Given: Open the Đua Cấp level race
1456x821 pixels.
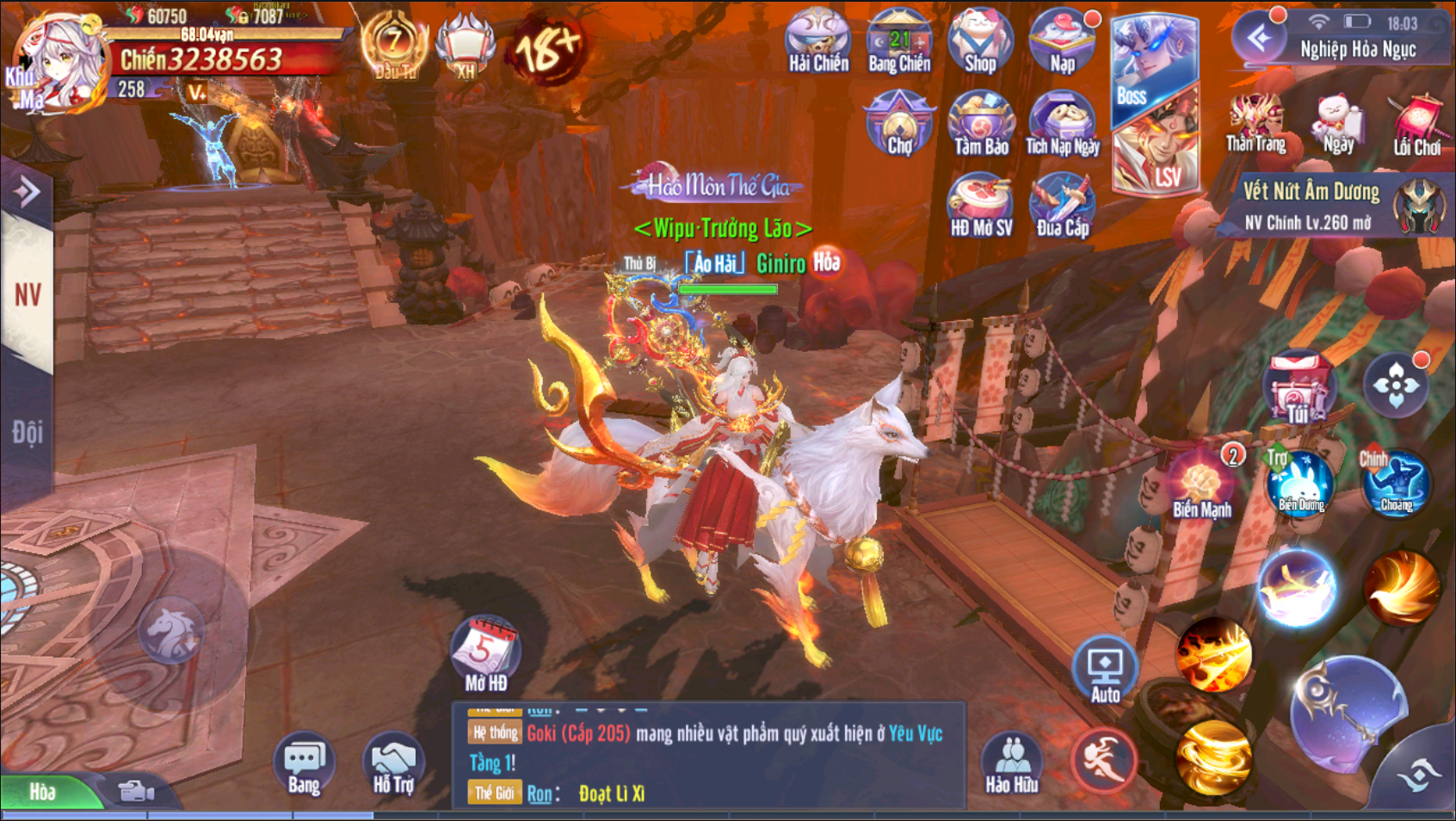Looking at the screenshot, I should pyautogui.click(x=1062, y=205).
